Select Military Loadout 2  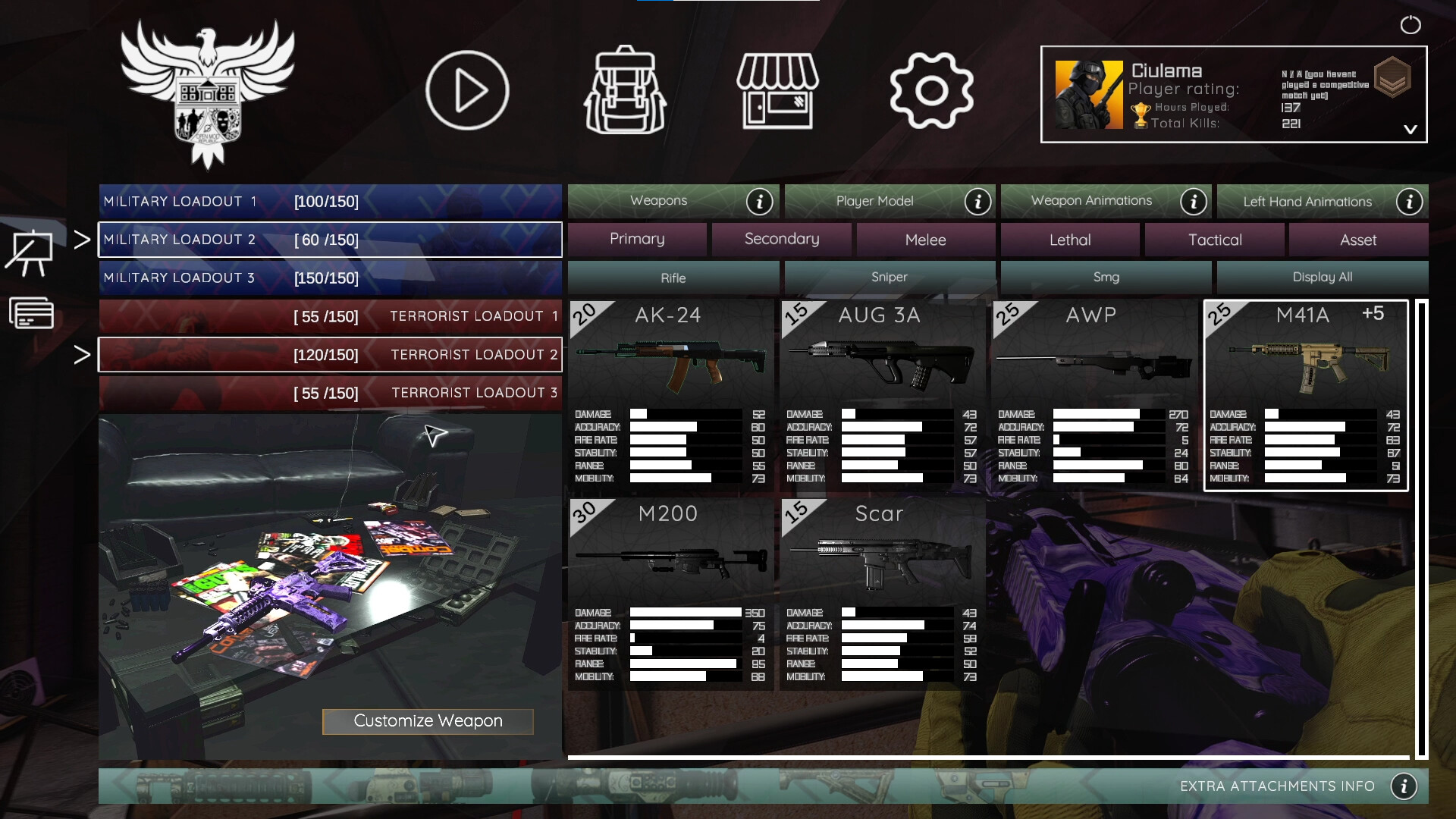(x=330, y=239)
